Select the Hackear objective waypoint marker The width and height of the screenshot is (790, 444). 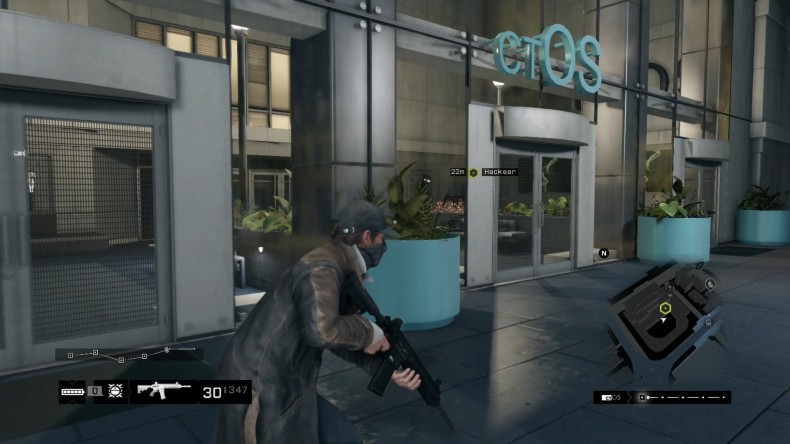(x=474, y=172)
